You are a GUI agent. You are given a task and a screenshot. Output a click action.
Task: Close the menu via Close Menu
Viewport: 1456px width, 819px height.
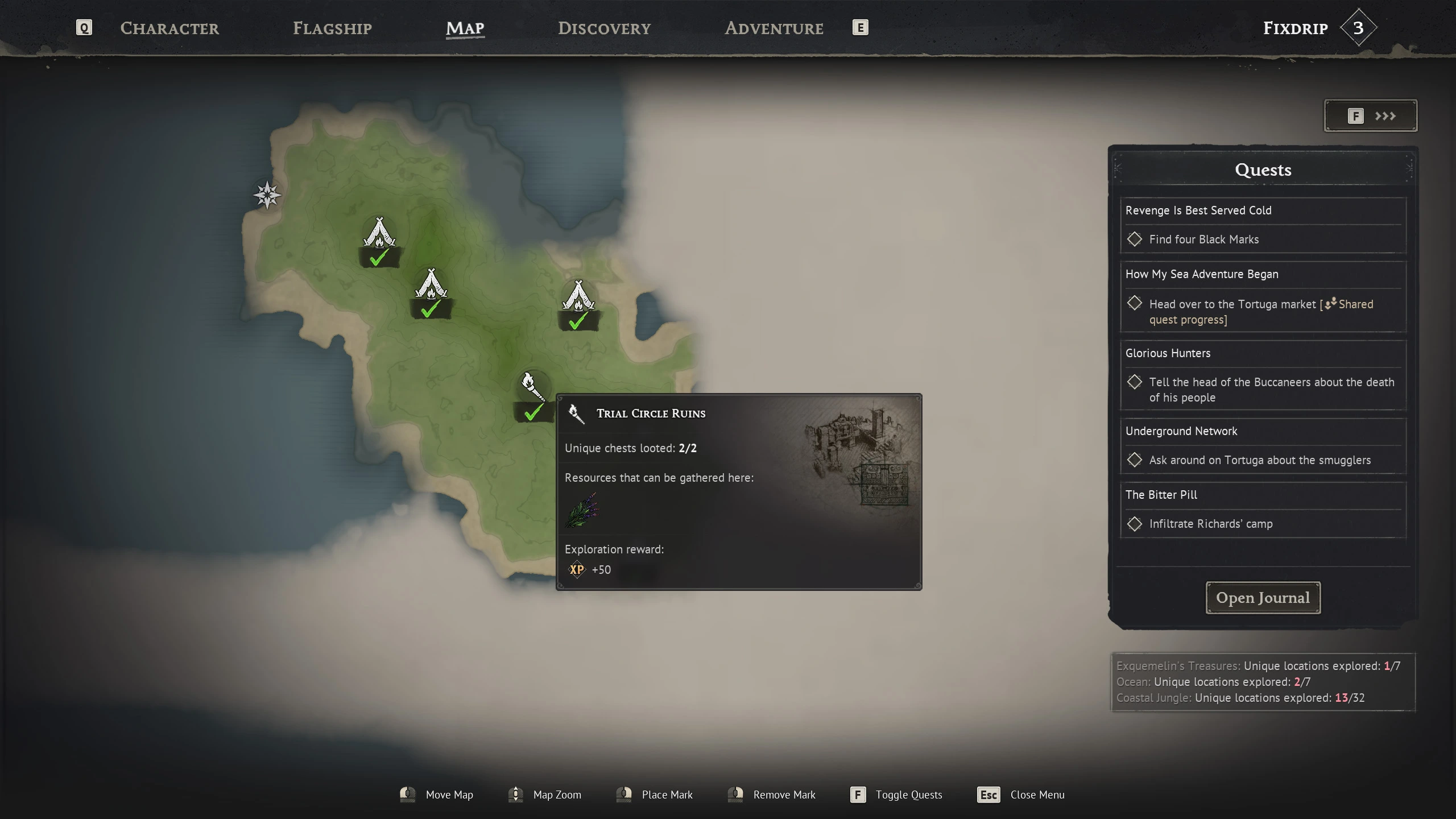[1021, 795]
